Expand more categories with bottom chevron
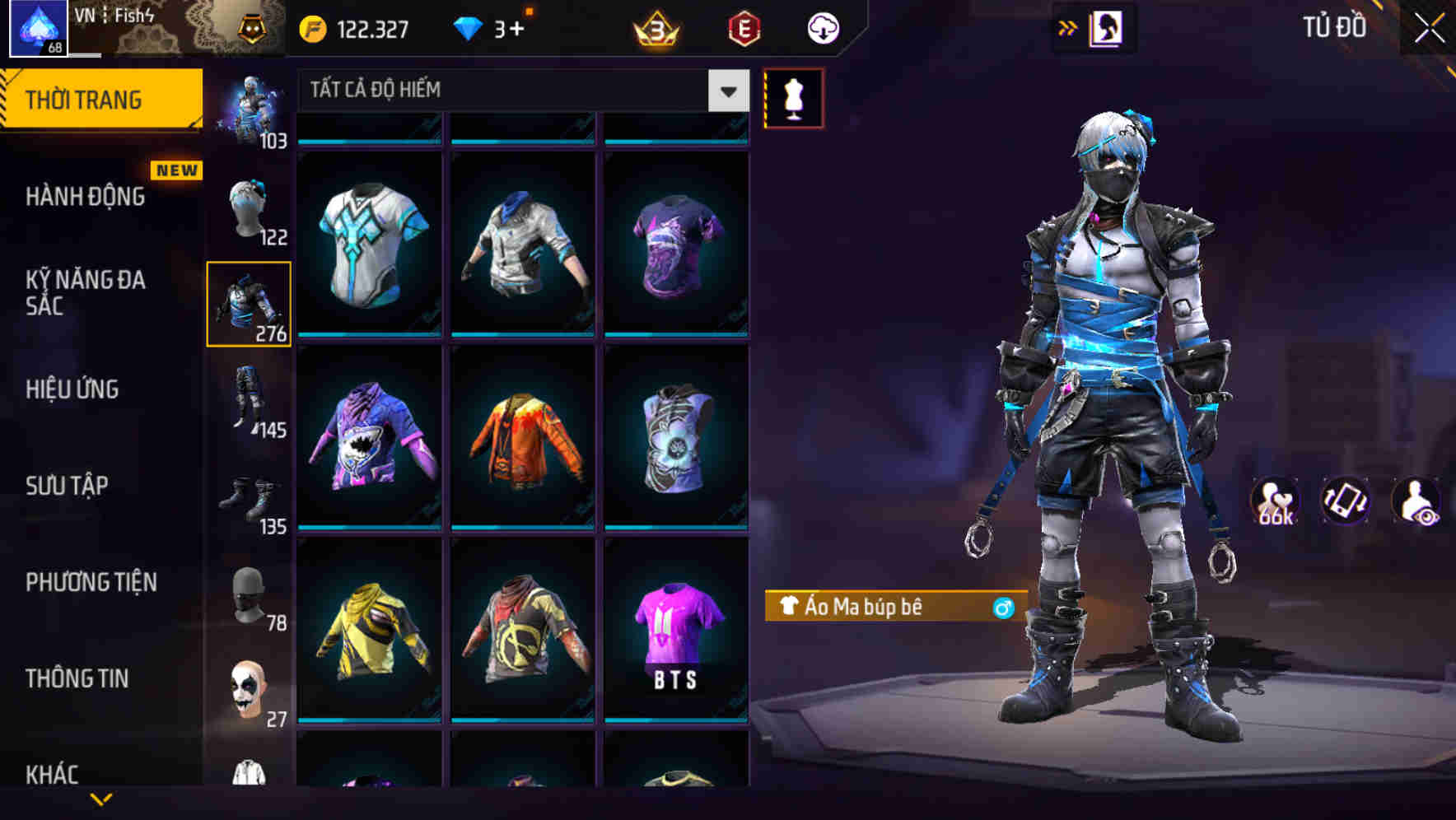1456x820 pixels. [101, 797]
